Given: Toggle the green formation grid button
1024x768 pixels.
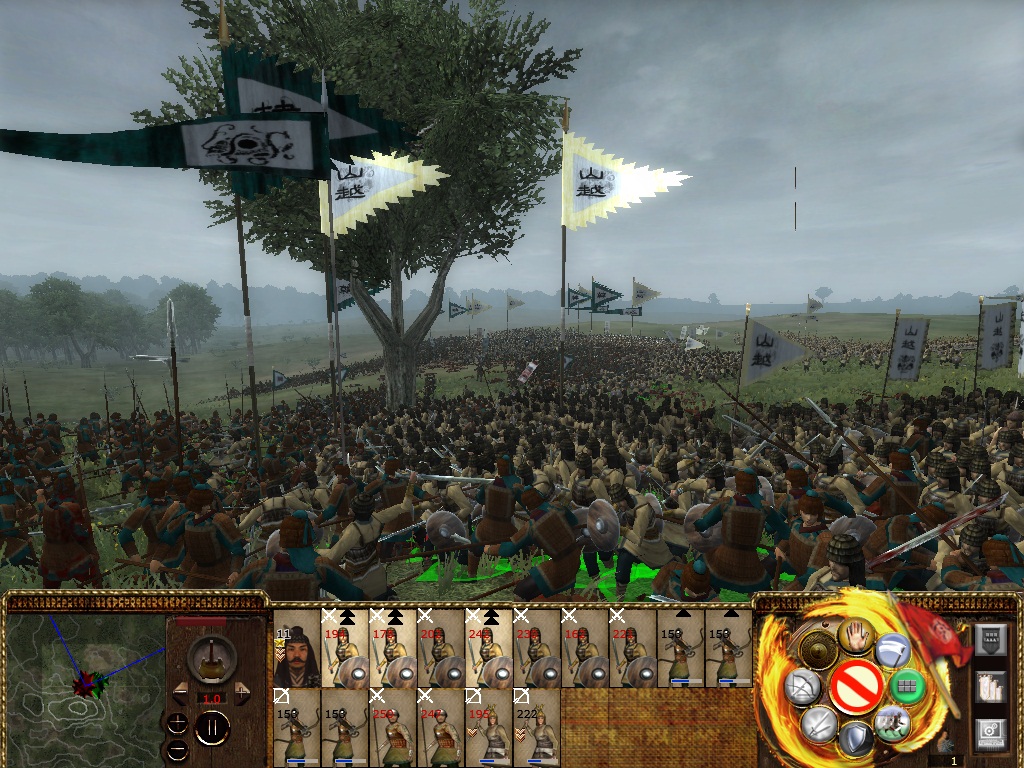Looking at the screenshot, I should [x=907, y=686].
